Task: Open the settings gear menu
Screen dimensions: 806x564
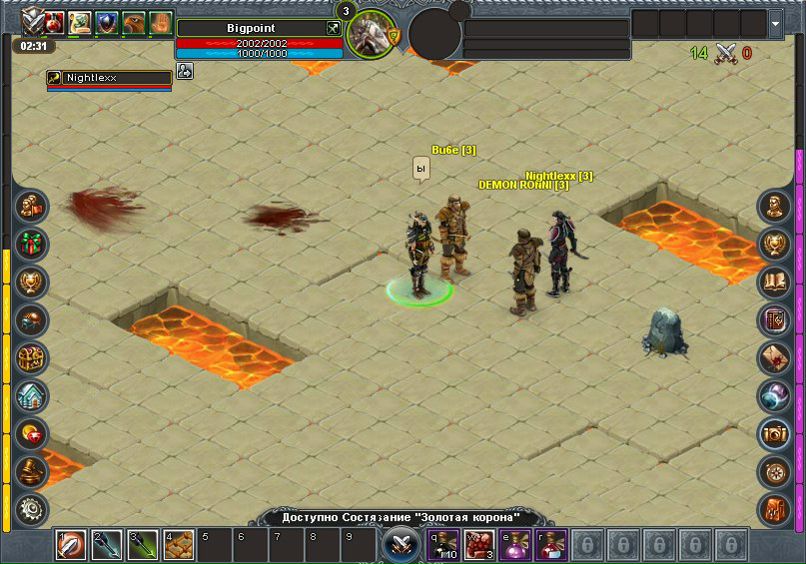Action: pyautogui.click(x=32, y=509)
